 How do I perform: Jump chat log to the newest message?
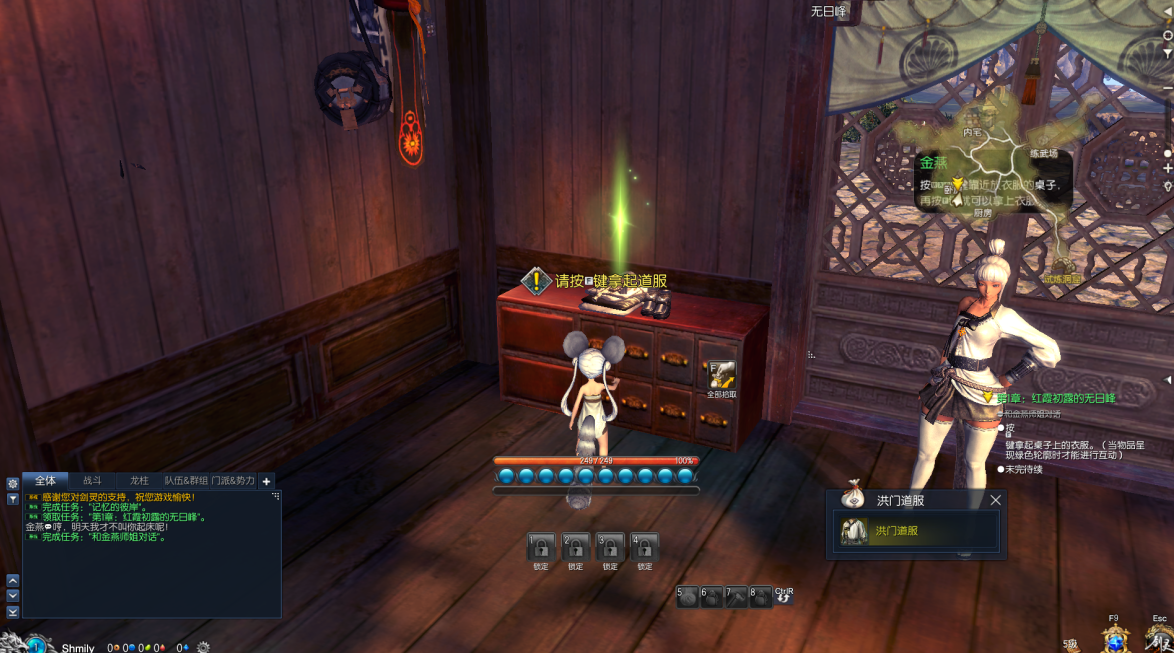(13, 611)
